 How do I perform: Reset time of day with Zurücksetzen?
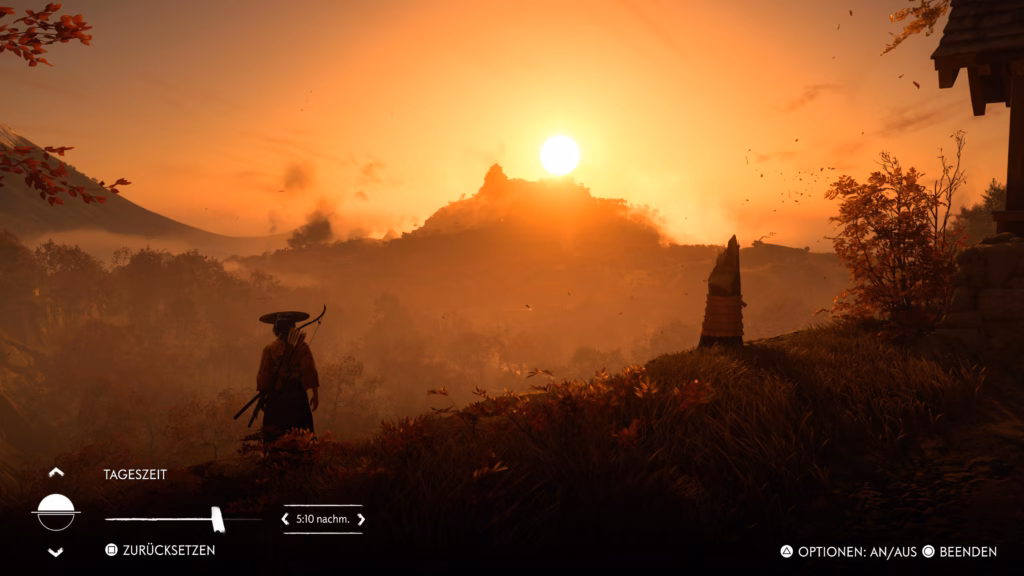(x=160, y=550)
